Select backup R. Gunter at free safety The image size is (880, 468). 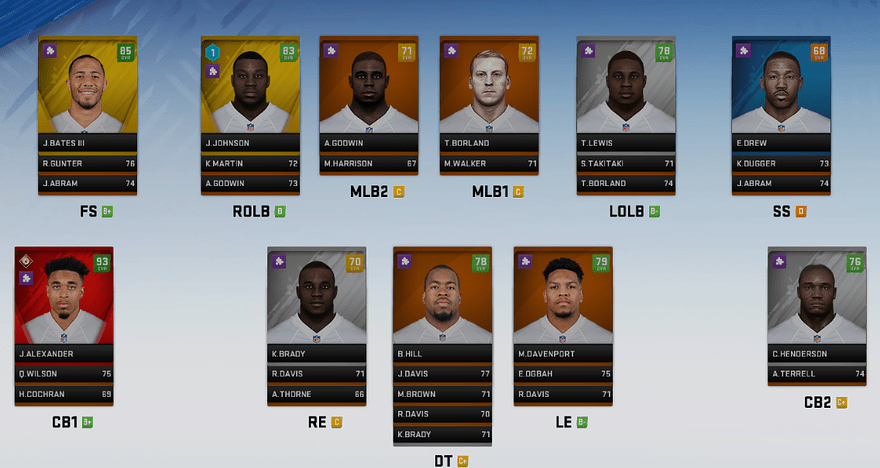tap(87, 163)
